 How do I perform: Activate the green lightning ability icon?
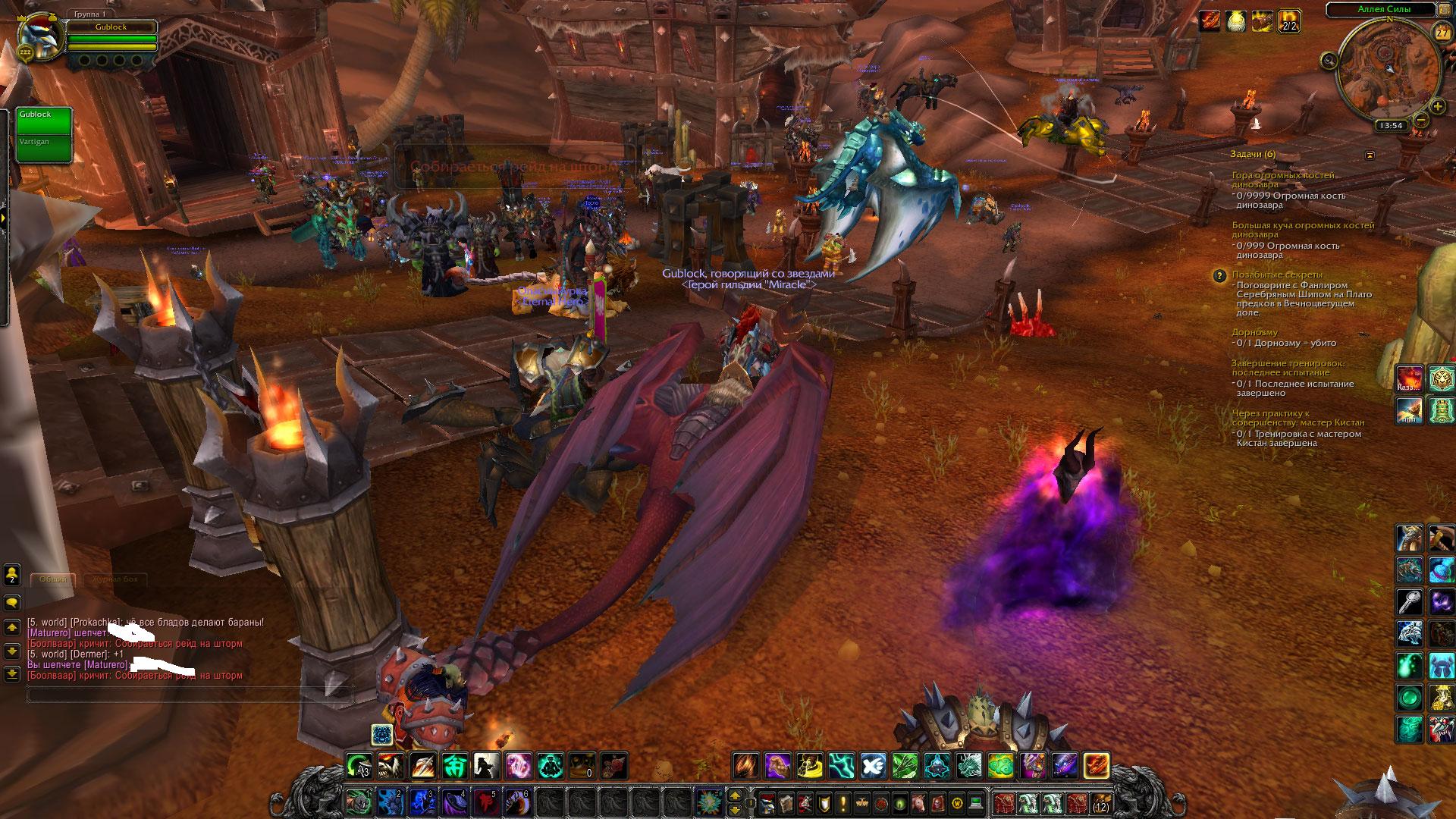841,766
